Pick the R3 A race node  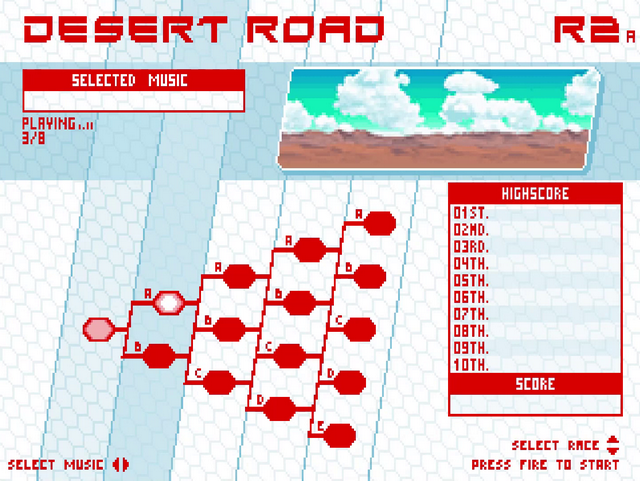(x=238, y=275)
